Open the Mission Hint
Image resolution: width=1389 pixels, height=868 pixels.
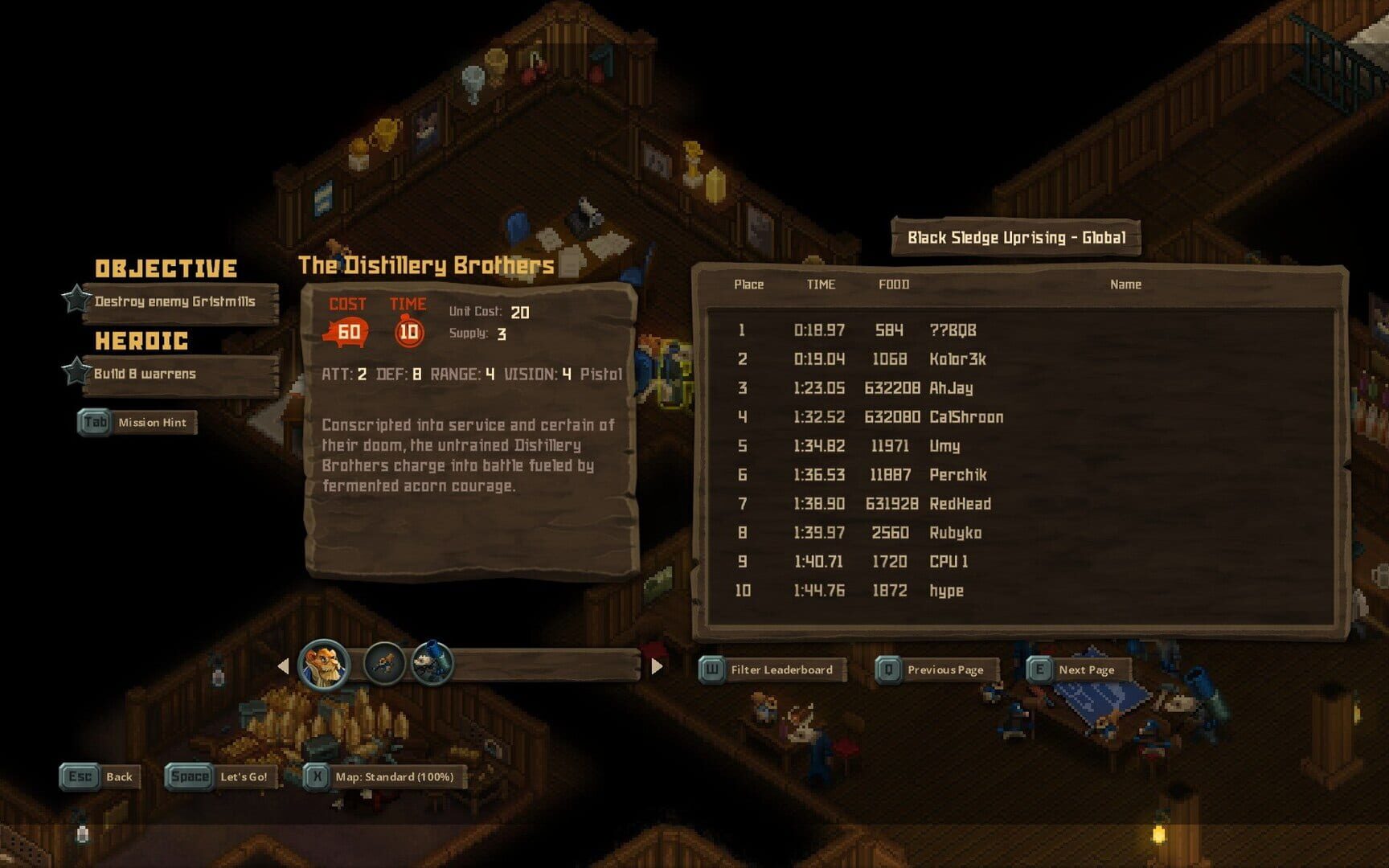(x=137, y=422)
